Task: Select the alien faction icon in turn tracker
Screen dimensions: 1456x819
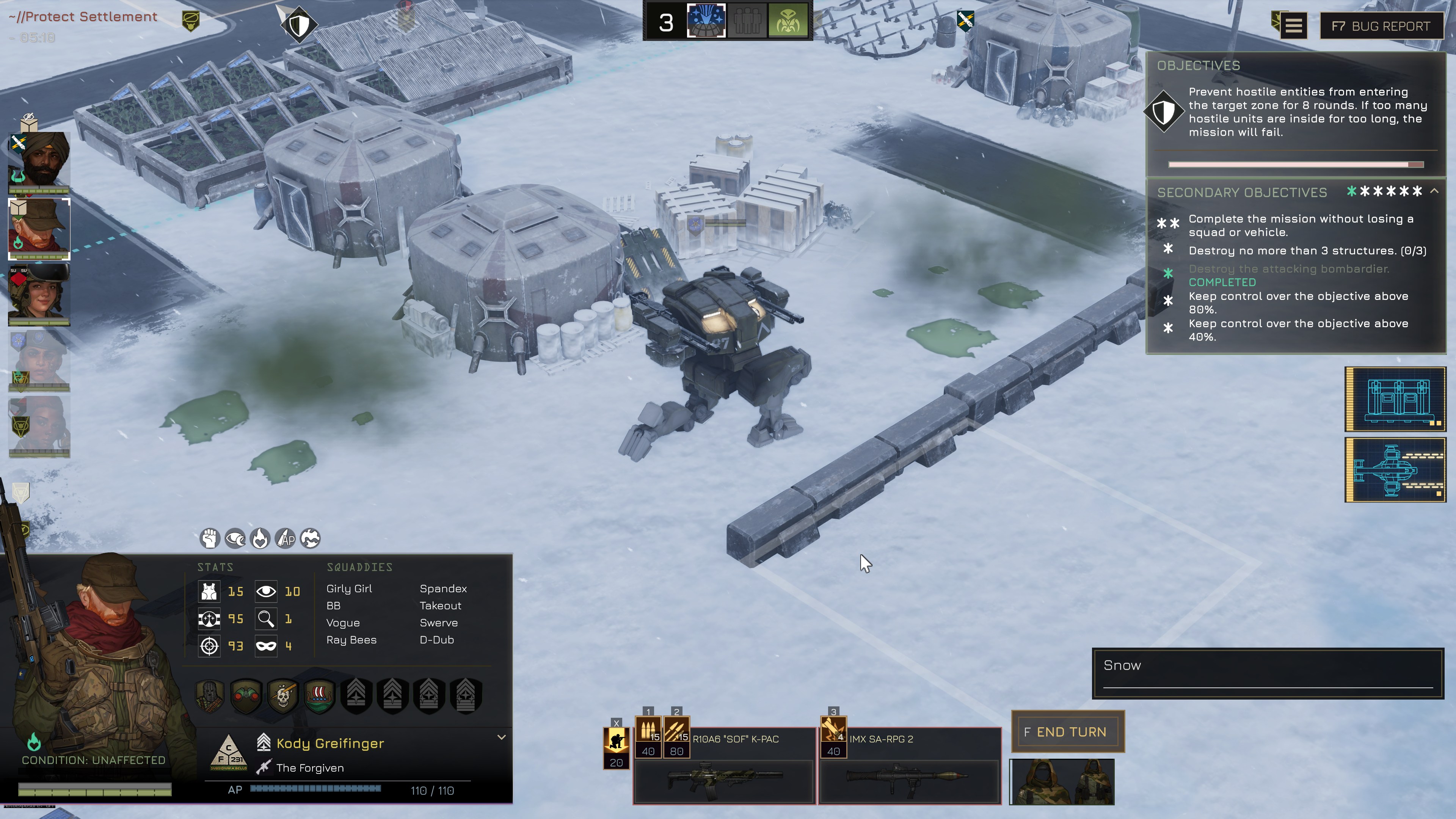Action: [788, 22]
